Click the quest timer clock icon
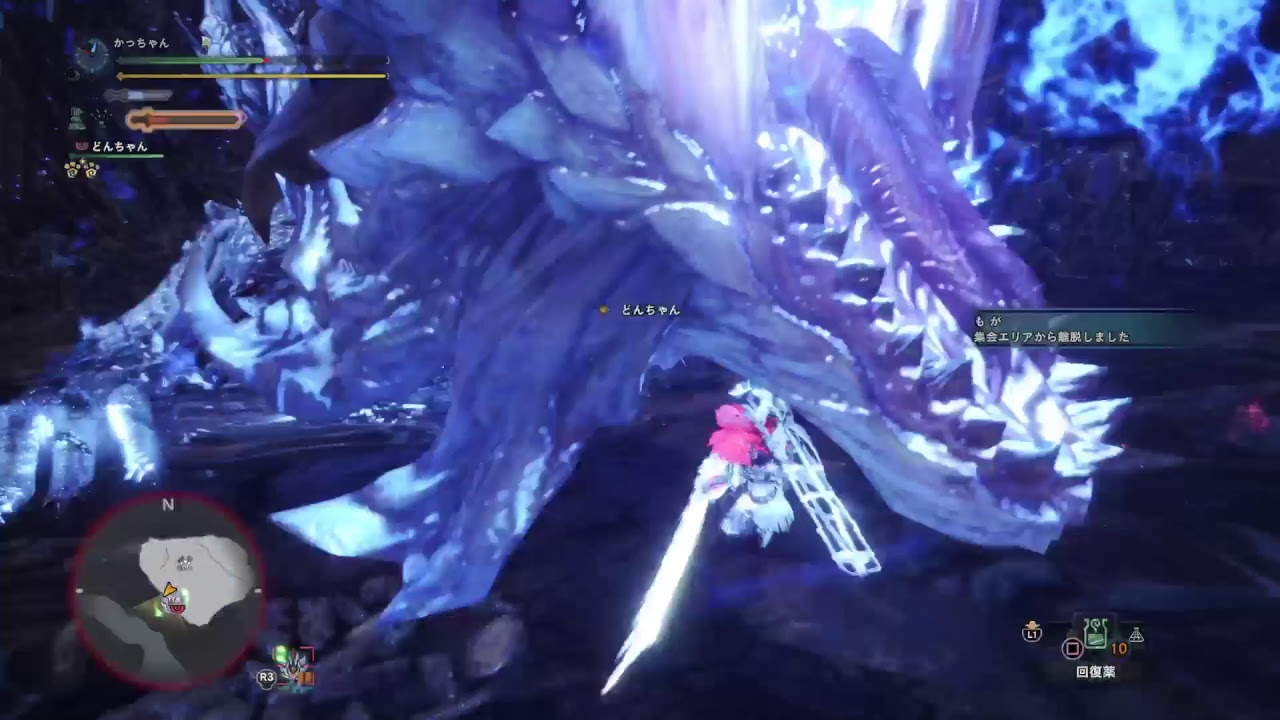This screenshot has height=720, width=1280. (92, 54)
